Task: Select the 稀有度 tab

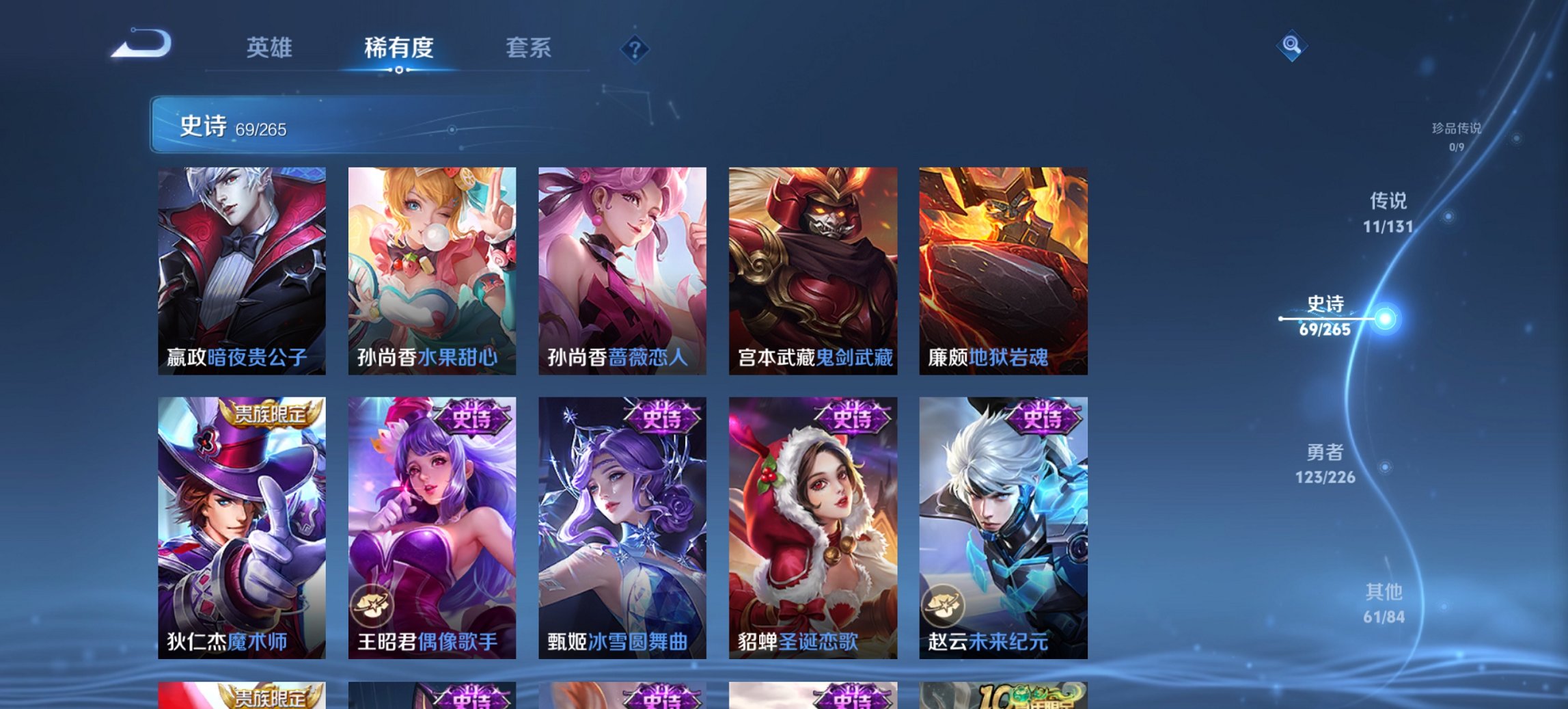Action: click(398, 48)
